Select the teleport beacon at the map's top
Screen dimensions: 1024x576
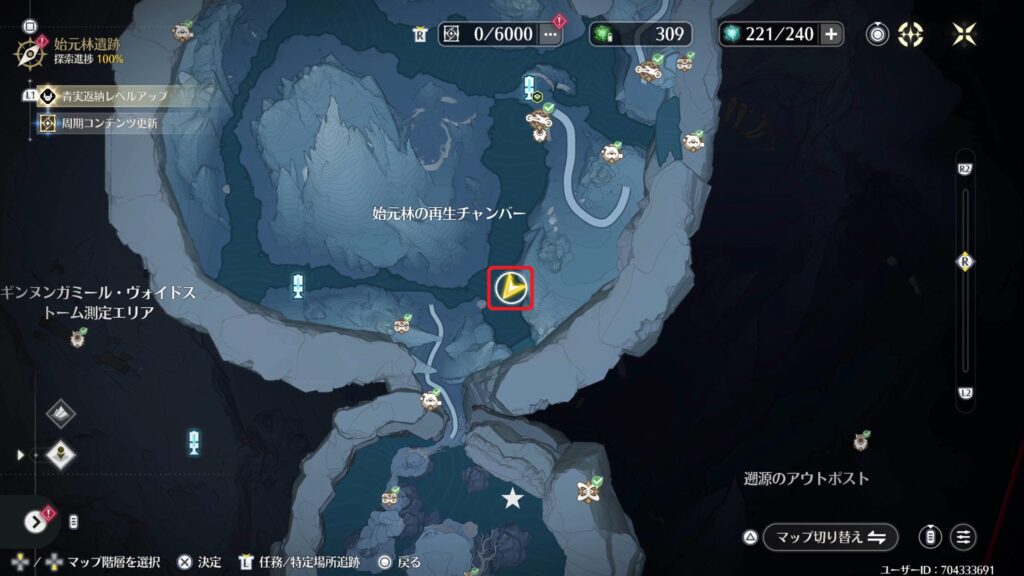(529, 89)
